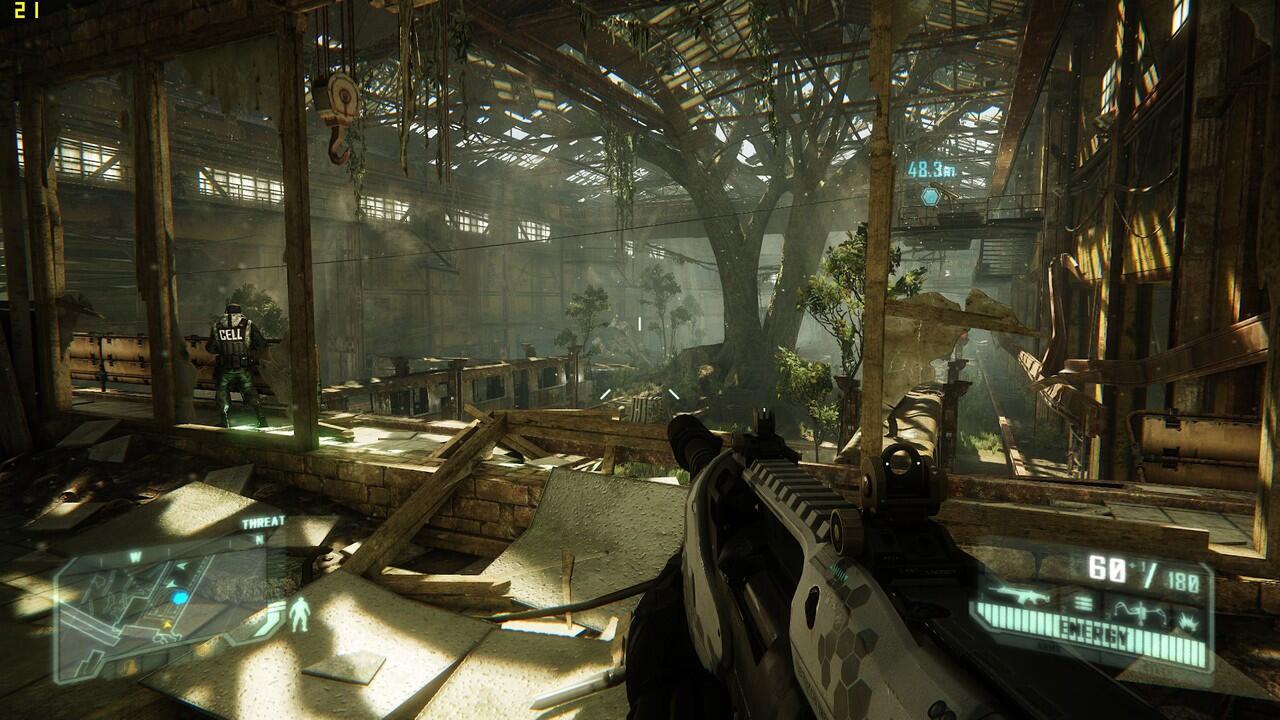Click the hexagon objective waypoint marker
The width and height of the screenshot is (1280, 720).
[931, 196]
